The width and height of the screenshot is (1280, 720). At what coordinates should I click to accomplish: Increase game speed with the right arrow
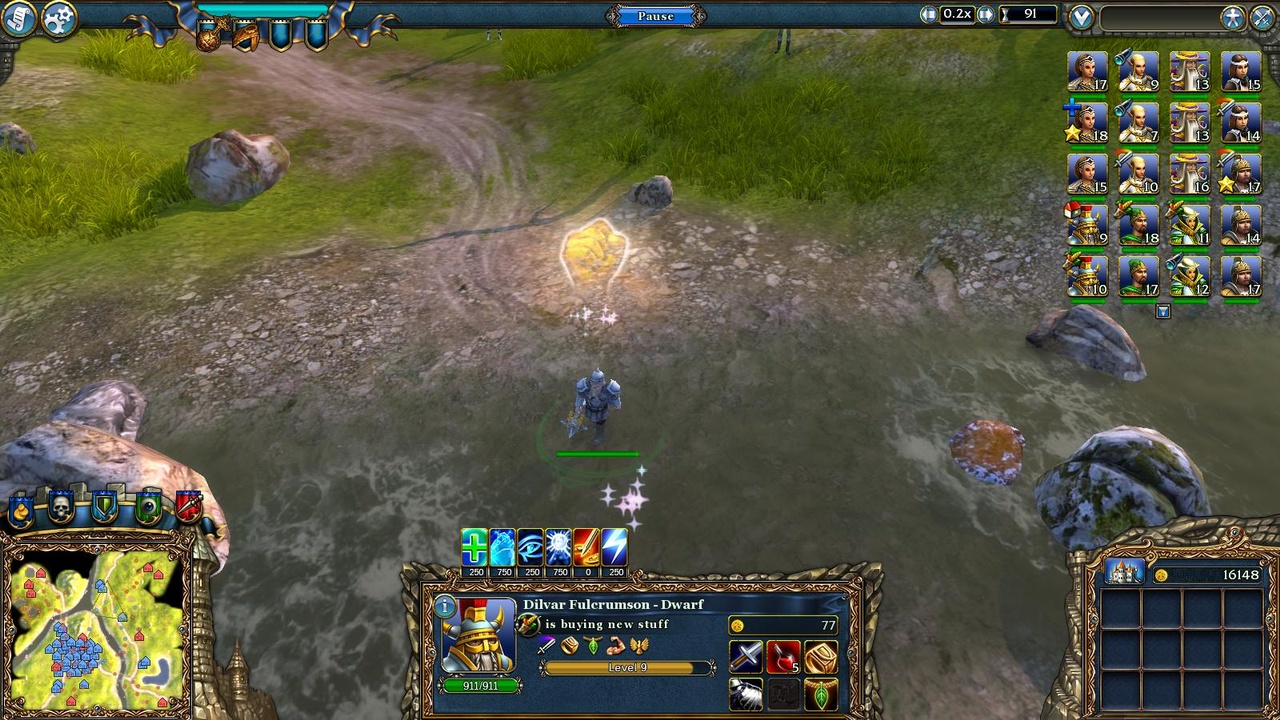click(984, 13)
